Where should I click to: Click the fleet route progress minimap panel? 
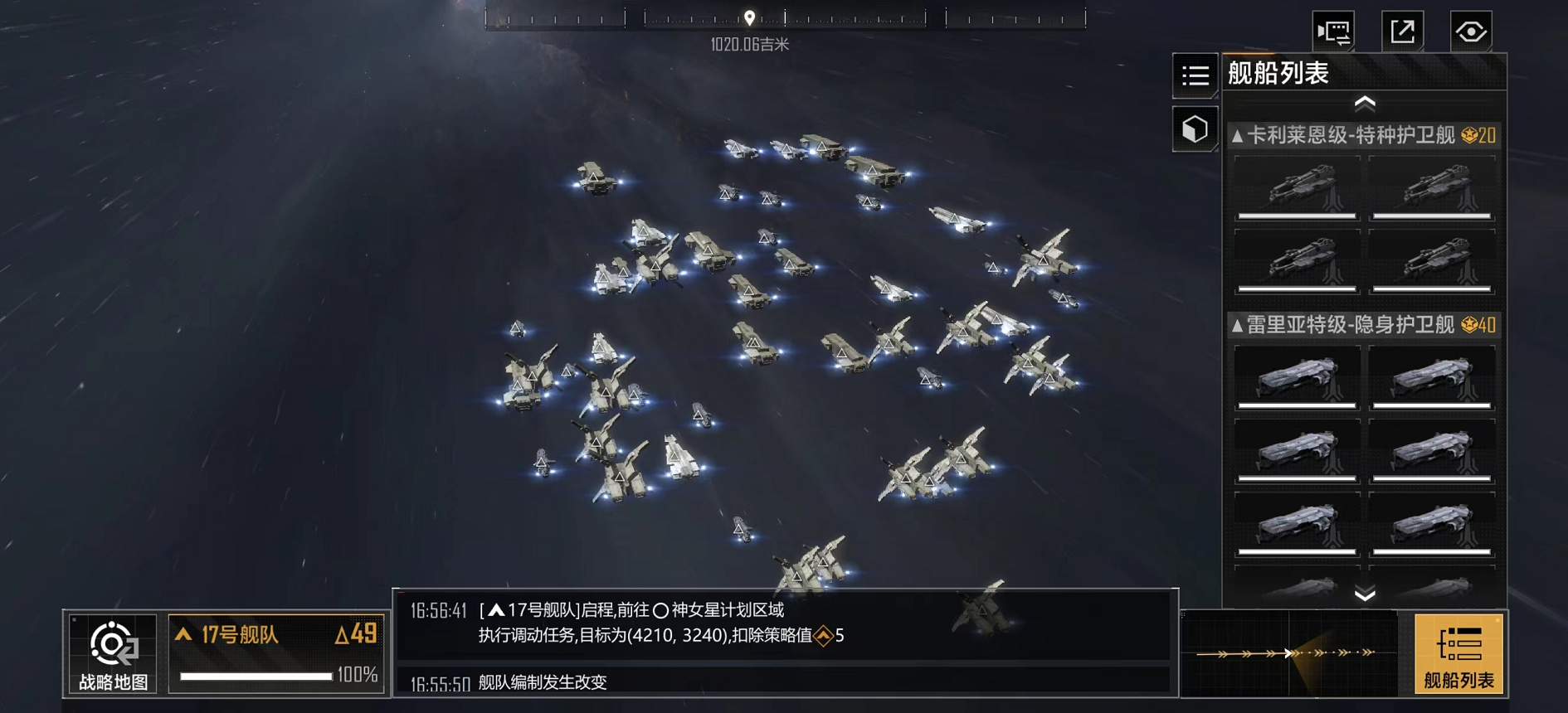coord(1289,653)
